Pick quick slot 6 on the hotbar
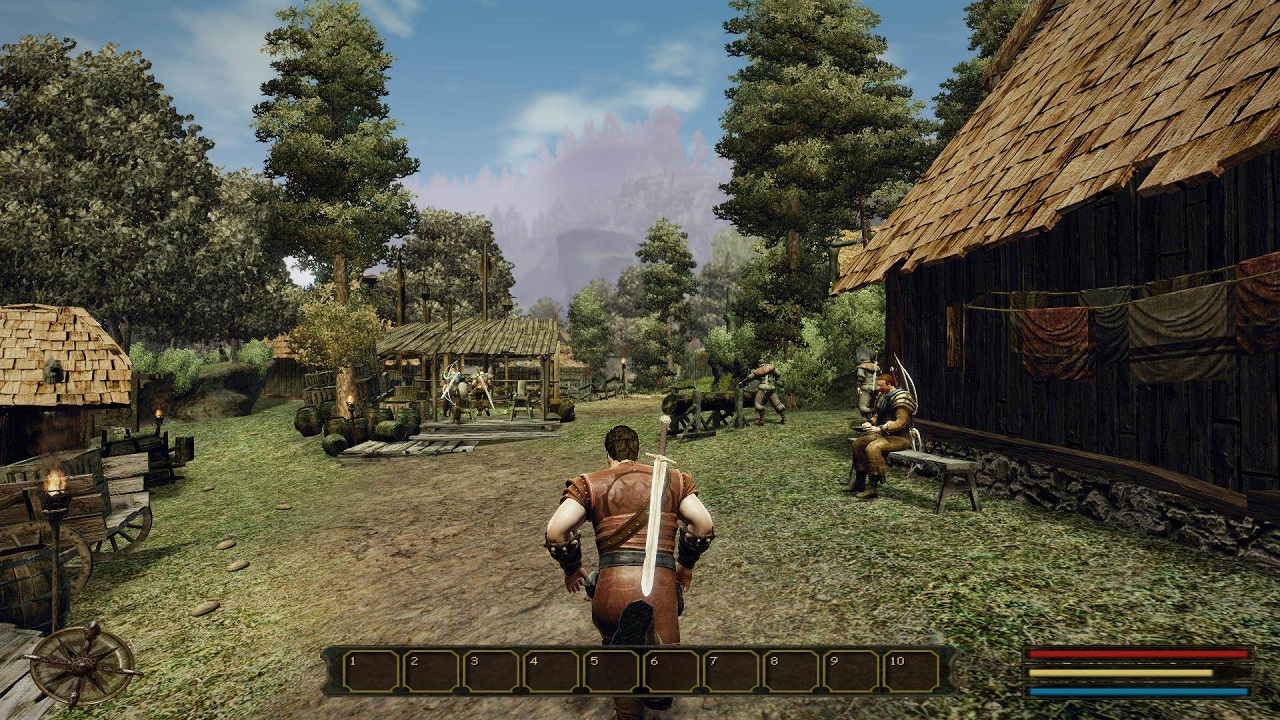The image size is (1280, 720). click(x=671, y=671)
